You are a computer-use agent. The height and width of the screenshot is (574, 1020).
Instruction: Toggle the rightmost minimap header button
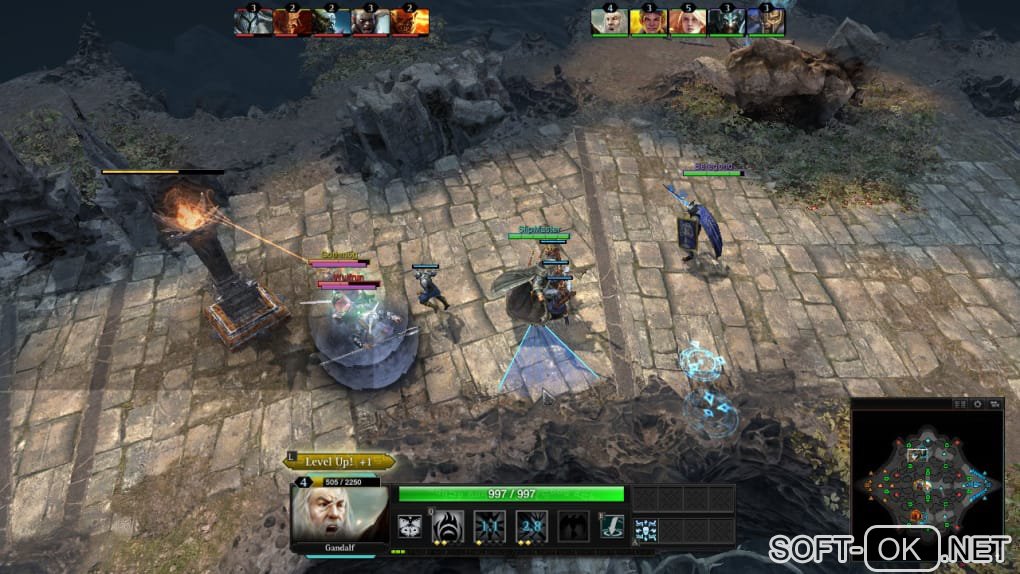pyautogui.click(x=993, y=404)
